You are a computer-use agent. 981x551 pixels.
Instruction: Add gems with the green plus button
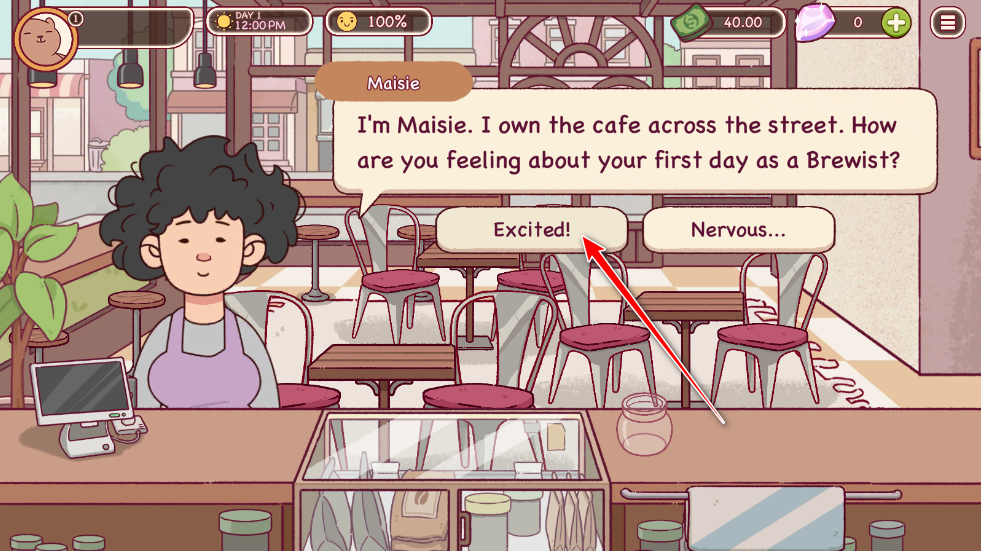coord(896,22)
